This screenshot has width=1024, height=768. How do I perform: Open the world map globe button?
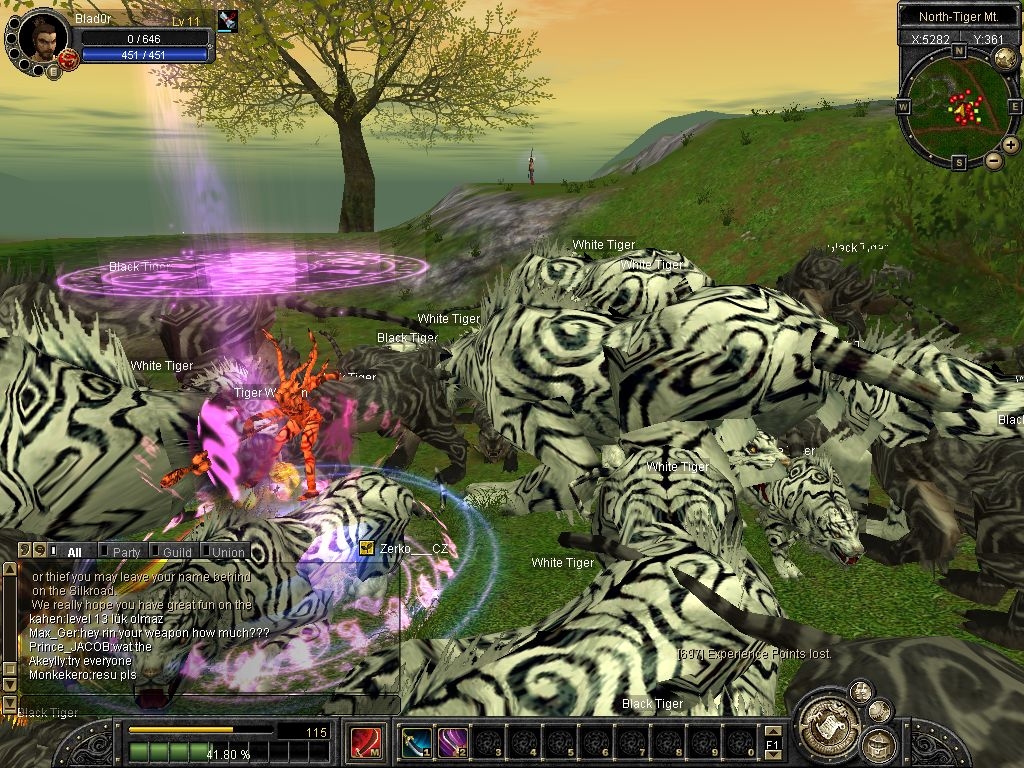pos(1006,59)
